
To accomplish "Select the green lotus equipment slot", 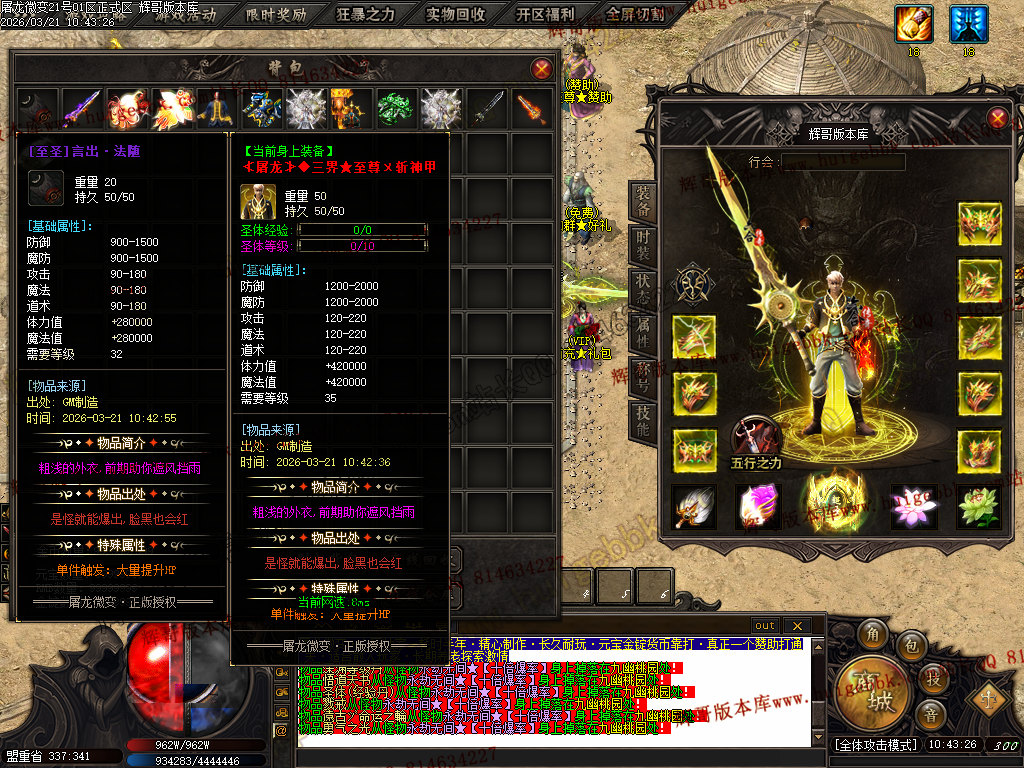I will [979, 507].
